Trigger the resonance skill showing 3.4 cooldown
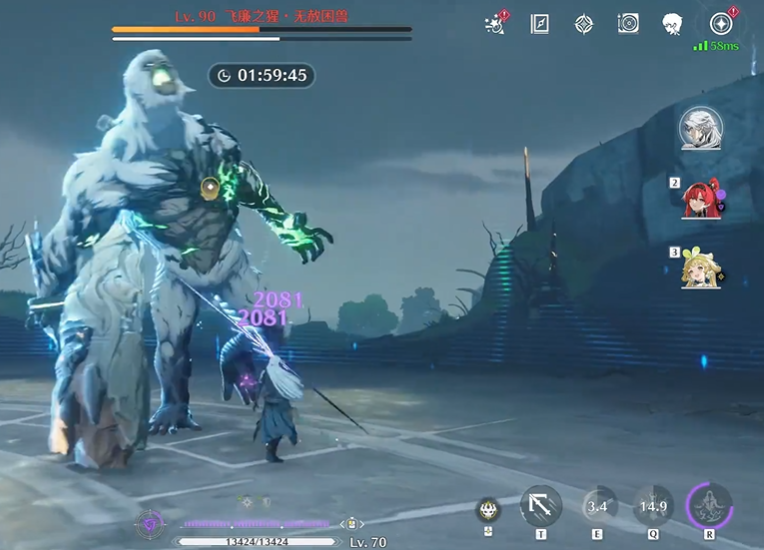The image size is (764, 550). click(598, 506)
